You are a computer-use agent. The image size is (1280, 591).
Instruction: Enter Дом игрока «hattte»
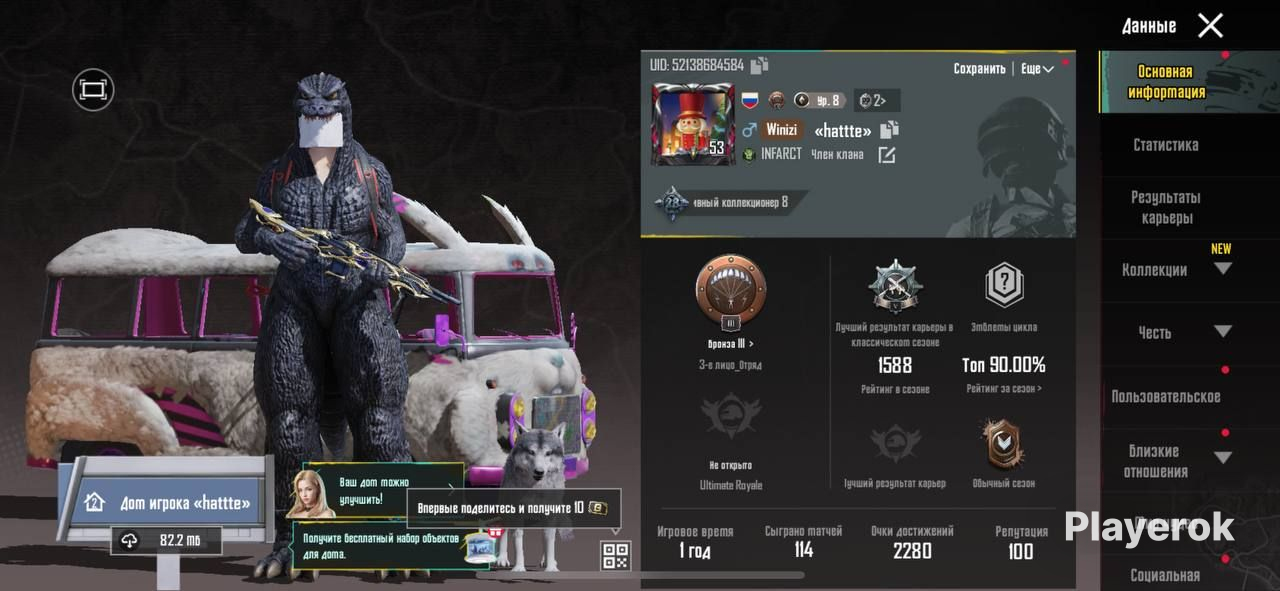[170, 502]
